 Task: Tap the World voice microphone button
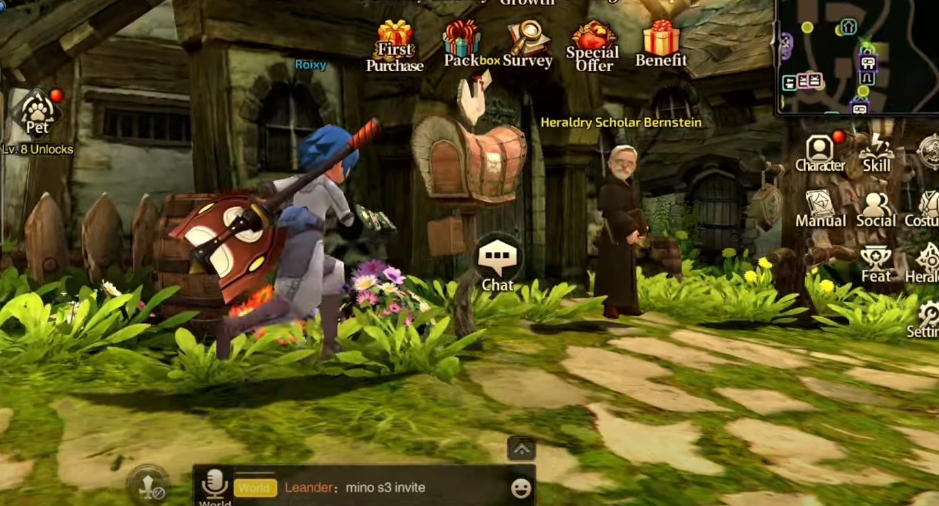(x=214, y=486)
